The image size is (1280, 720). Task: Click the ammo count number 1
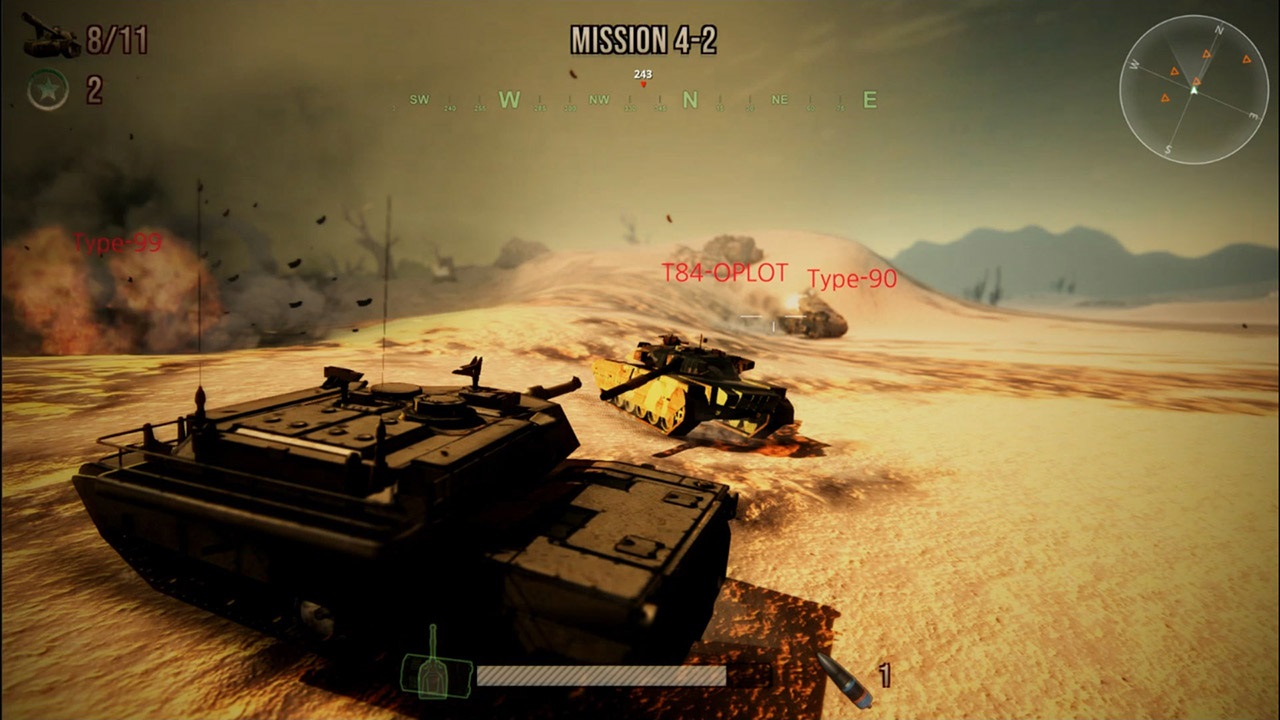883,674
